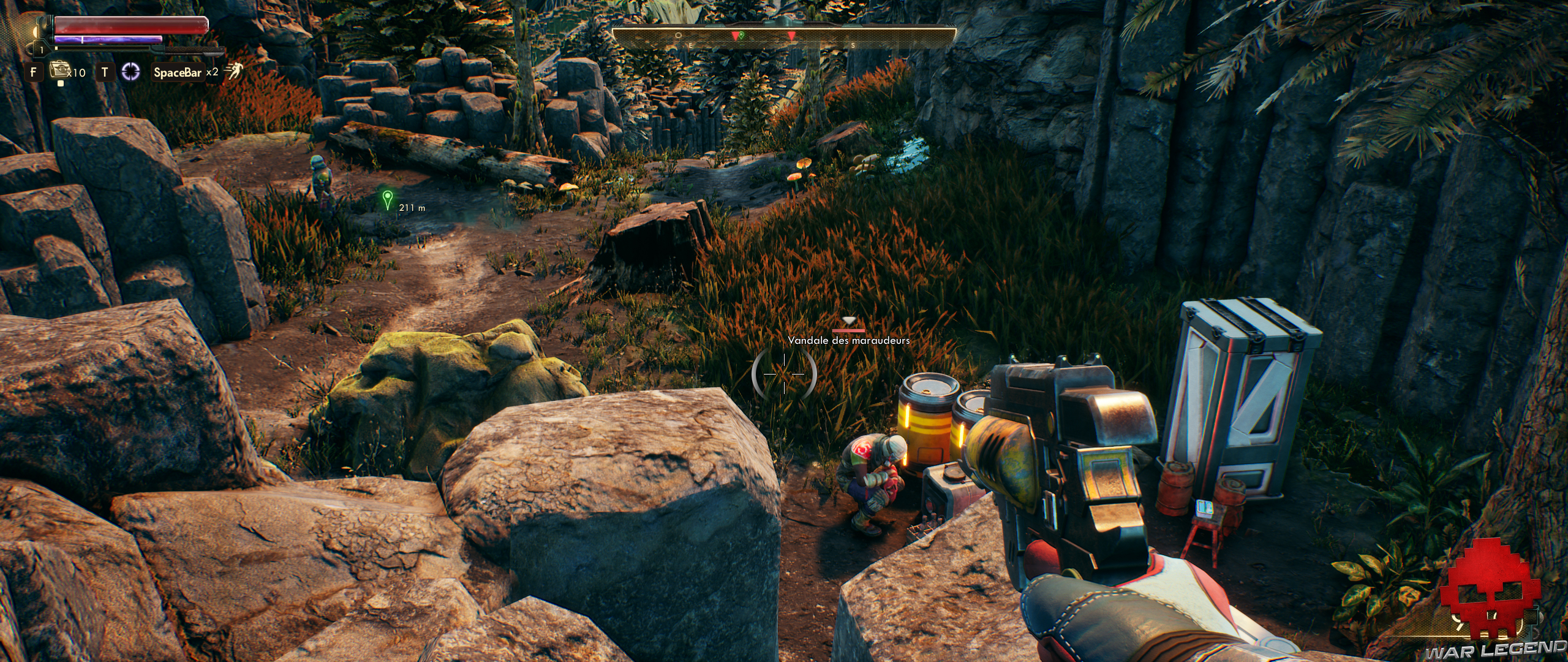Click the left red enemy marker on compass
Screen dimensions: 1568x662
pos(736,36)
